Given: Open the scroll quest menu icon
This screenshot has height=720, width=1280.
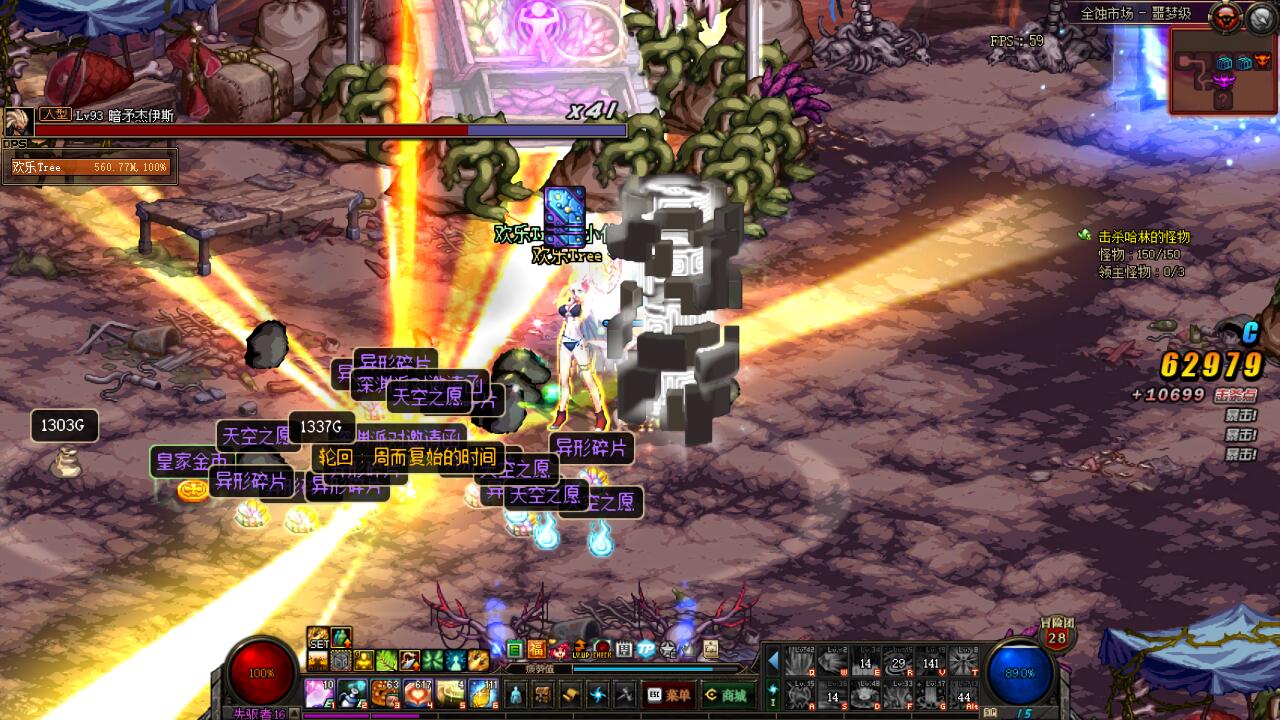Looking at the screenshot, I should click(x=571, y=694).
